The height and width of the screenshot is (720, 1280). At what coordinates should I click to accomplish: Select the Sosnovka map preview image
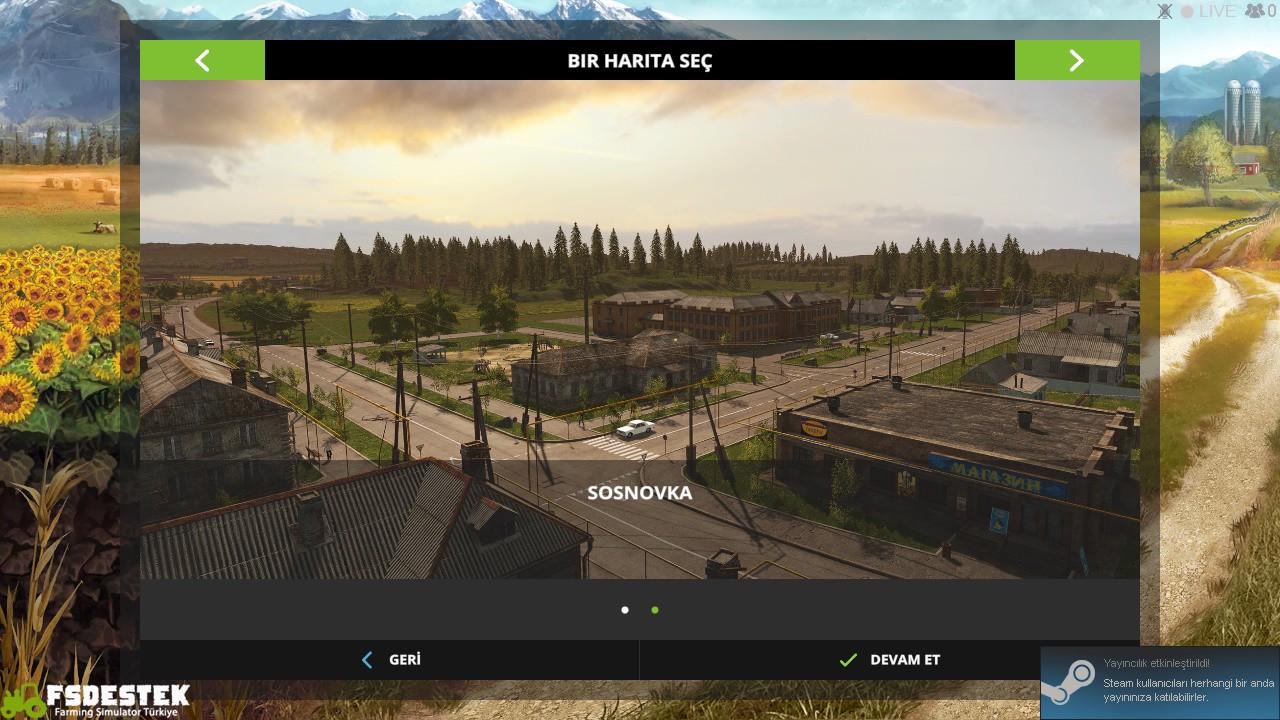click(x=640, y=330)
